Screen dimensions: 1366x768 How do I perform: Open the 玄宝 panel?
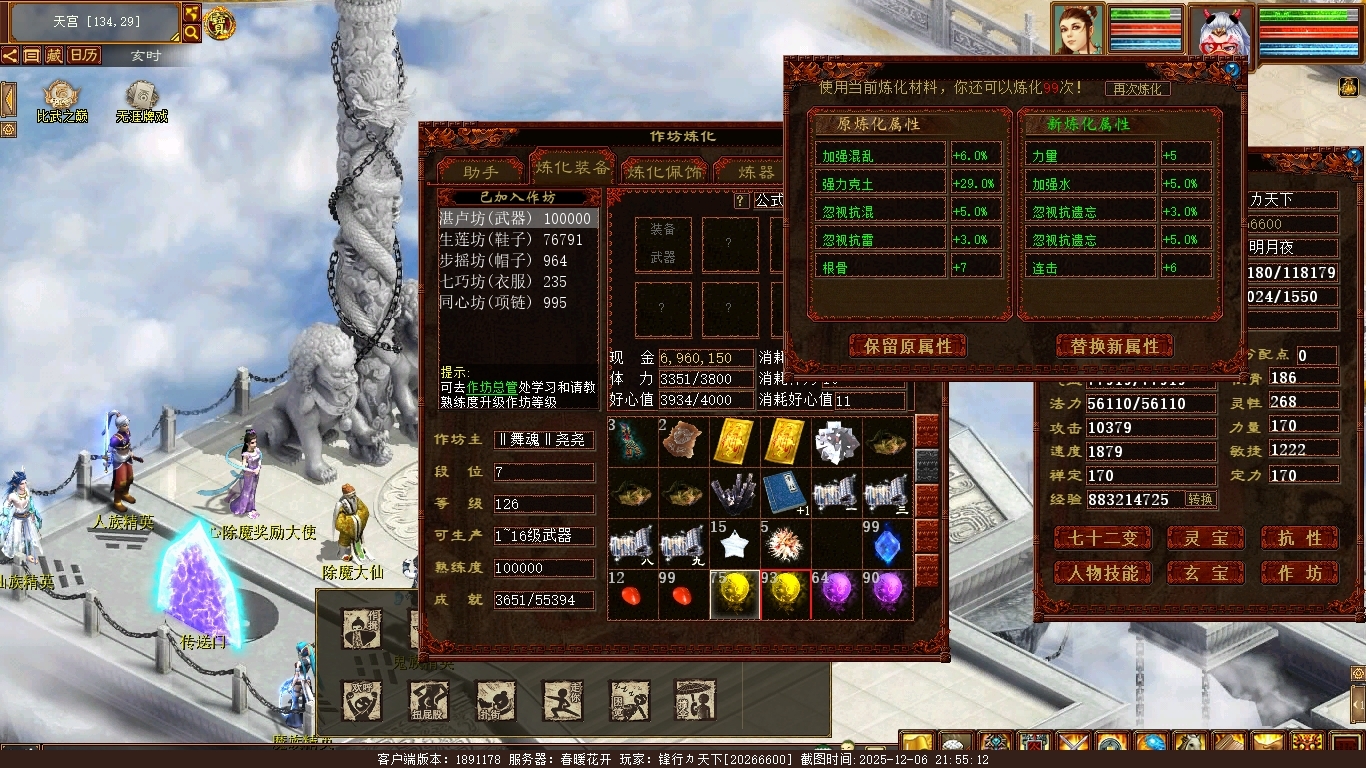tap(1206, 573)
